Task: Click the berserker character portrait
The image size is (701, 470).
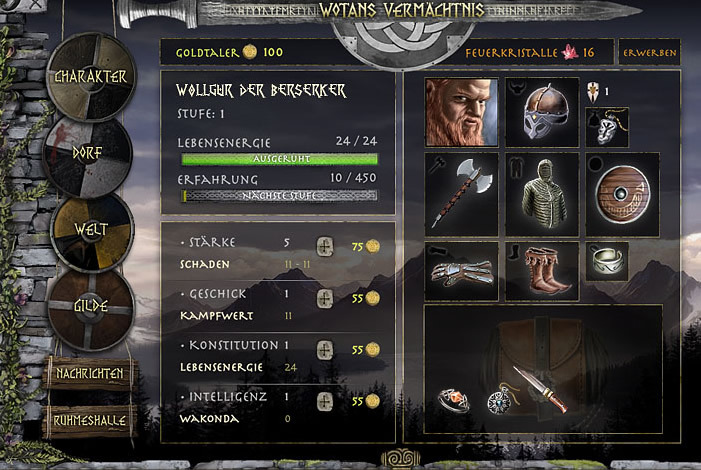Action: pyautogui.click(x=461, y=112)
